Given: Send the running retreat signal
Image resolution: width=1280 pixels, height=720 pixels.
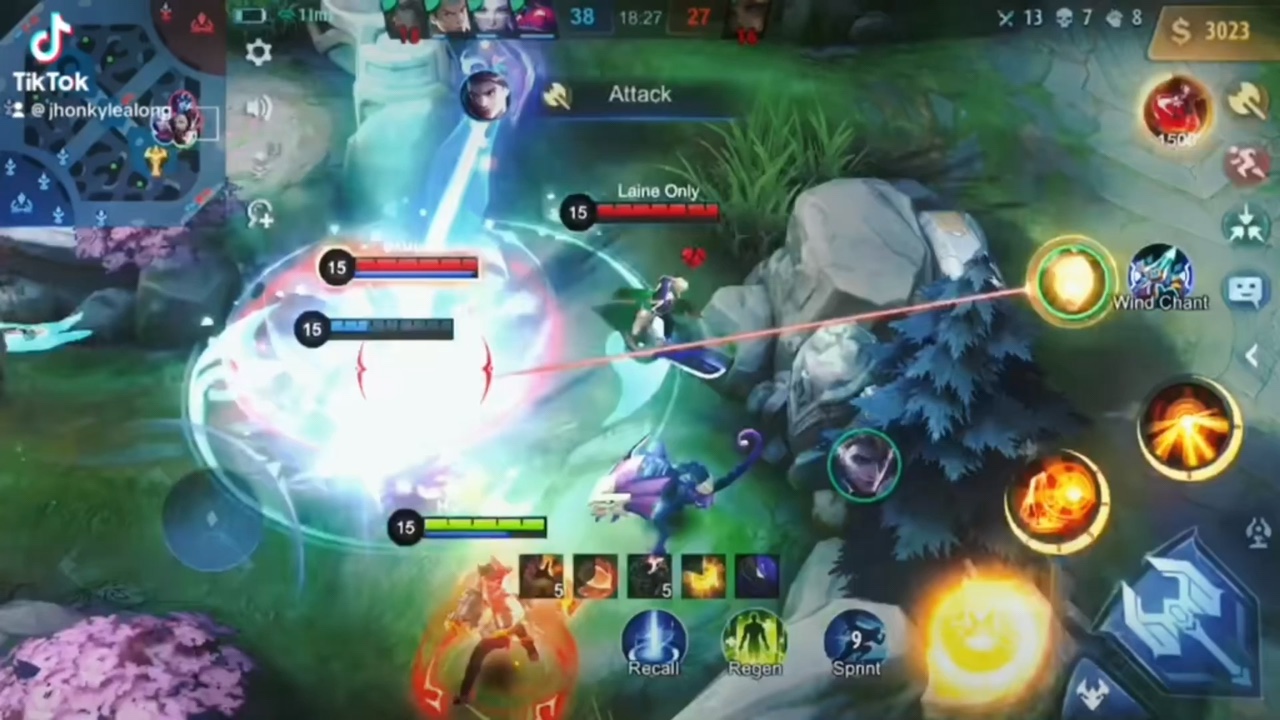Looking at the screenshot, I should click(x=1246, y=164).
